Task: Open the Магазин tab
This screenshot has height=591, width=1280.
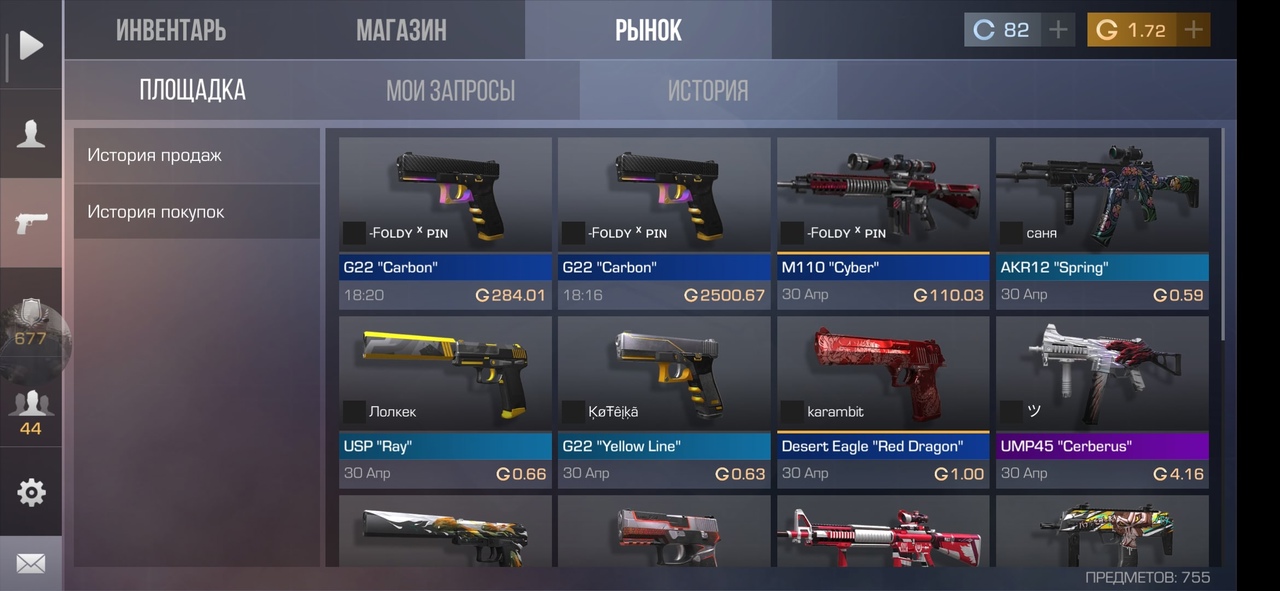Action: pyautogui.click(x=401, y=30)
